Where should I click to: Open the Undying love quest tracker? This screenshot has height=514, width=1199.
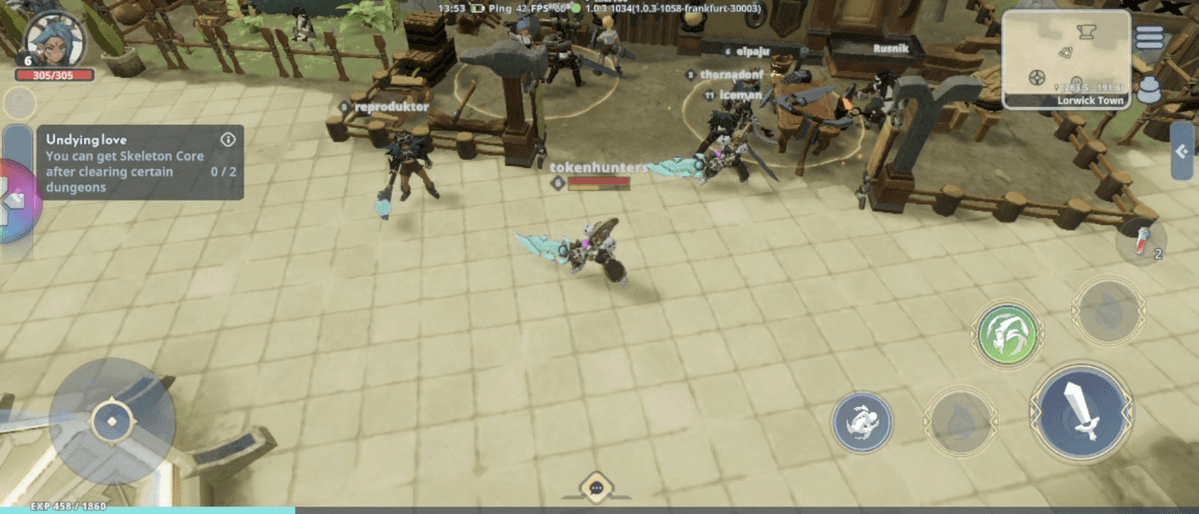125,163
